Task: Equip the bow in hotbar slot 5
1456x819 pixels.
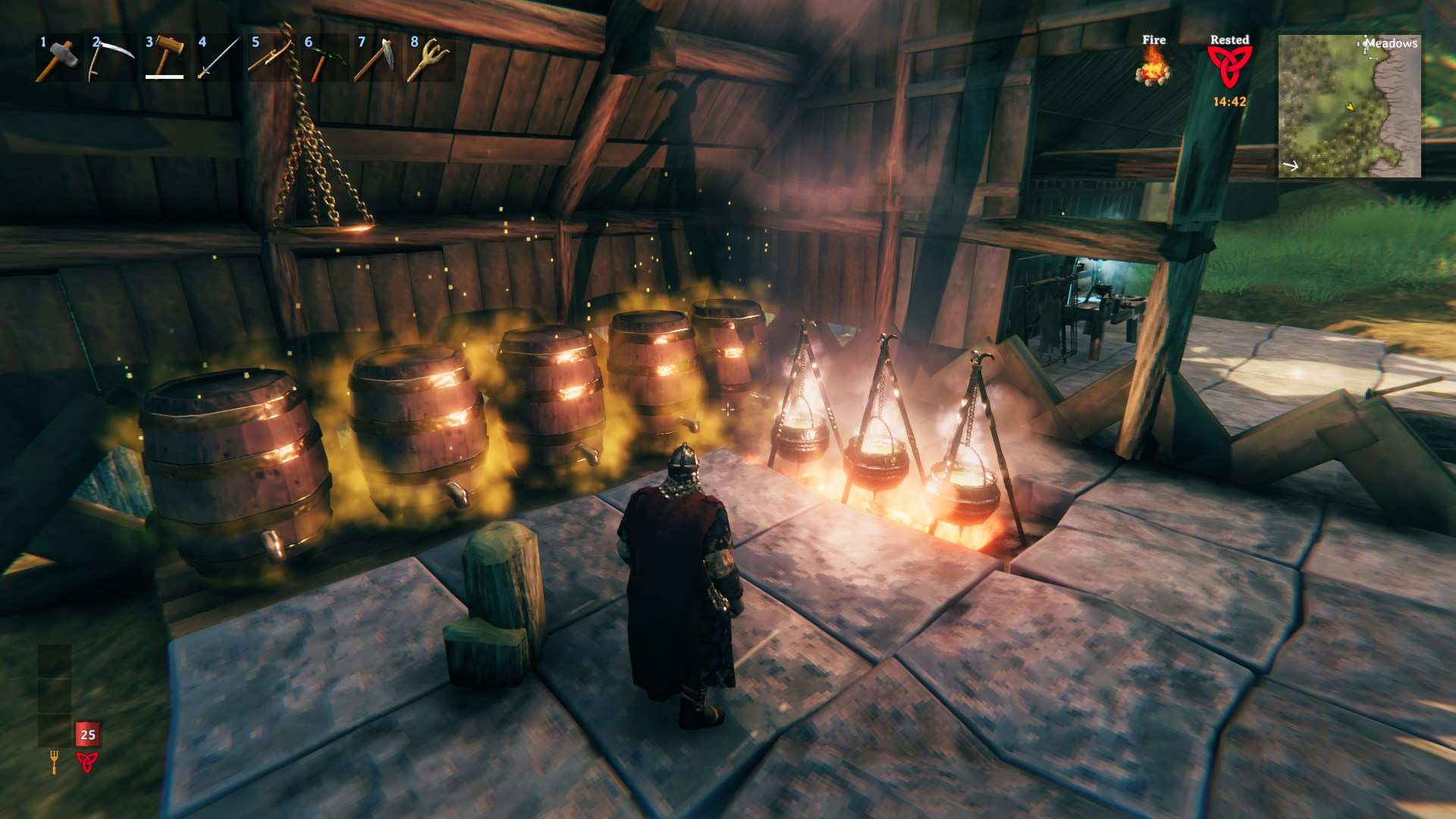Action: [271, 58]
